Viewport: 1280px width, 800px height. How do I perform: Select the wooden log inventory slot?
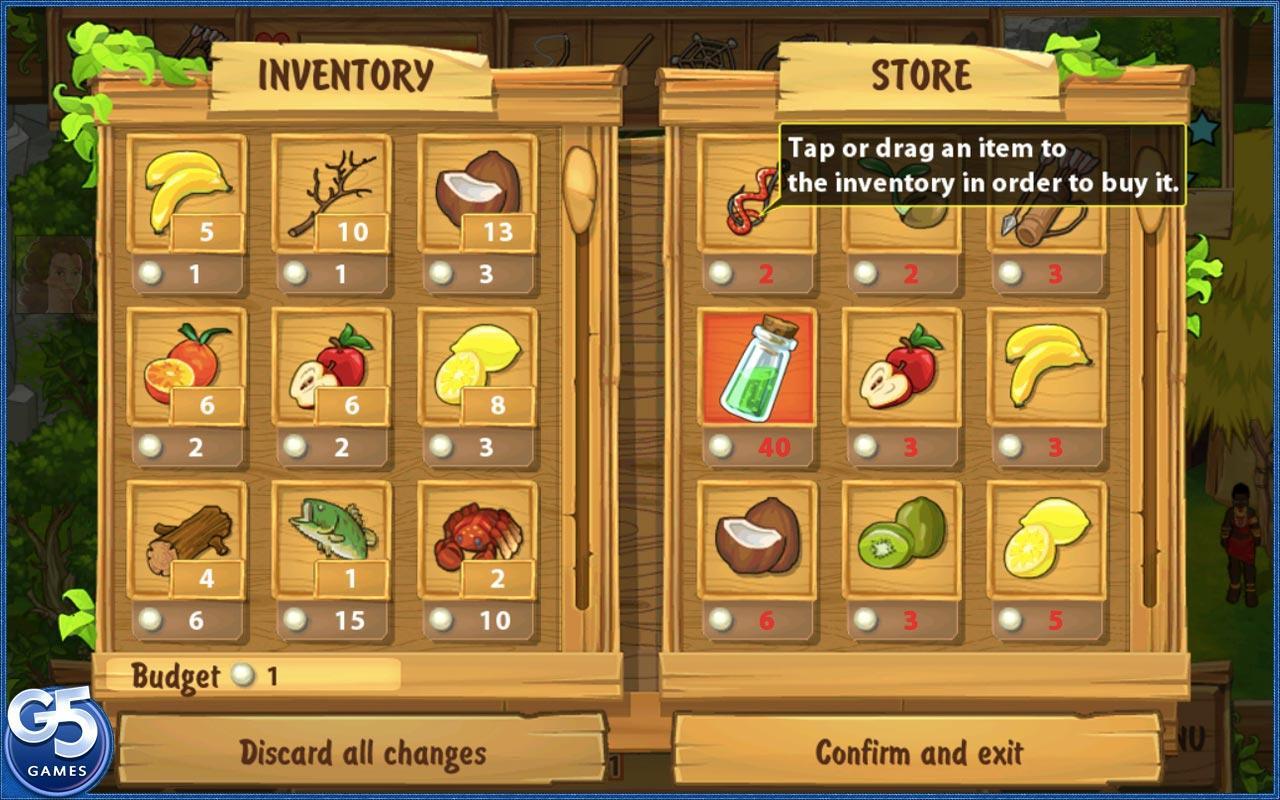coord(187,539)
